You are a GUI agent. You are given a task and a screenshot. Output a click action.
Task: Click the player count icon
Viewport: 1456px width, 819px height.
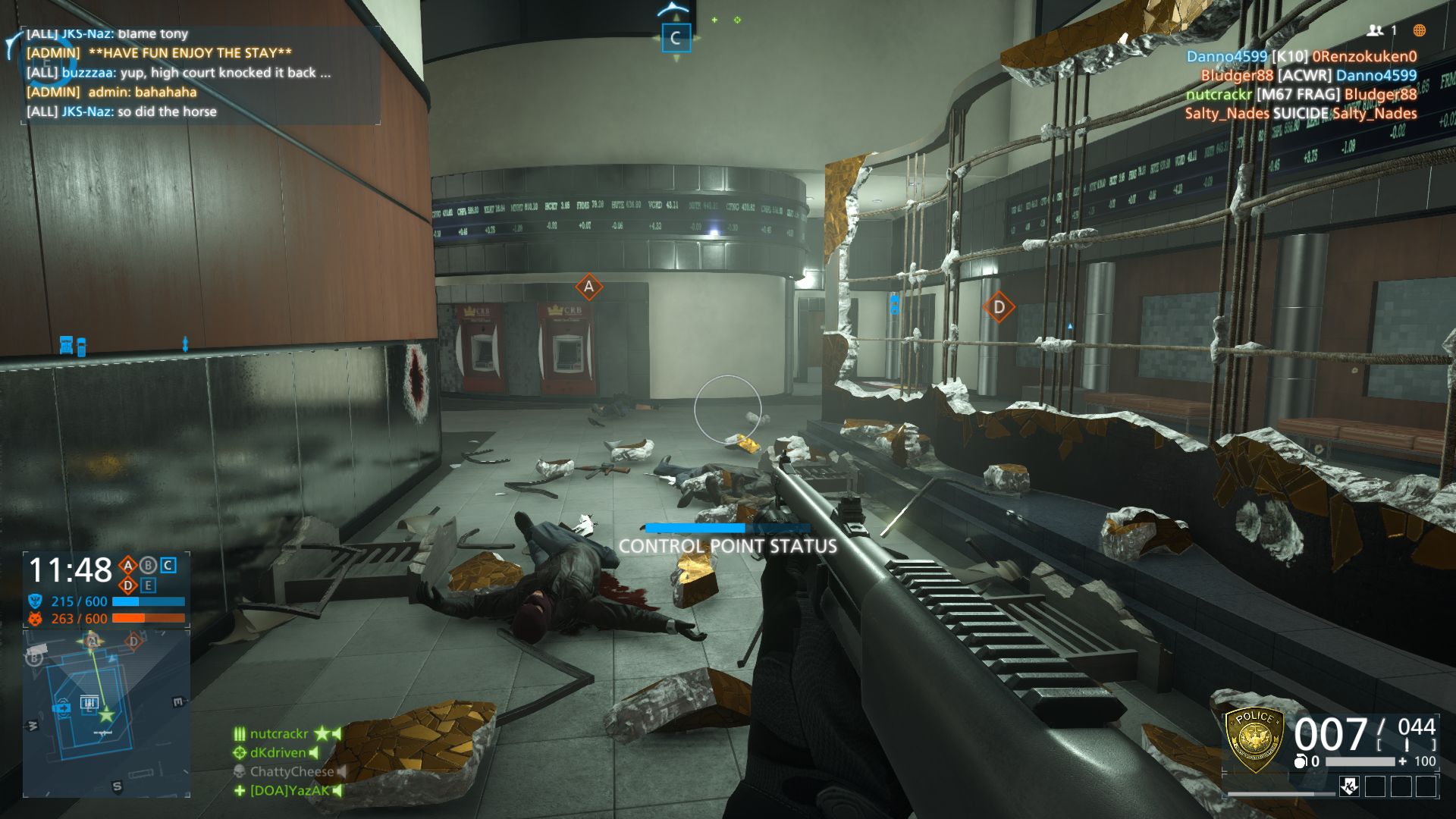click(1375, 30)
